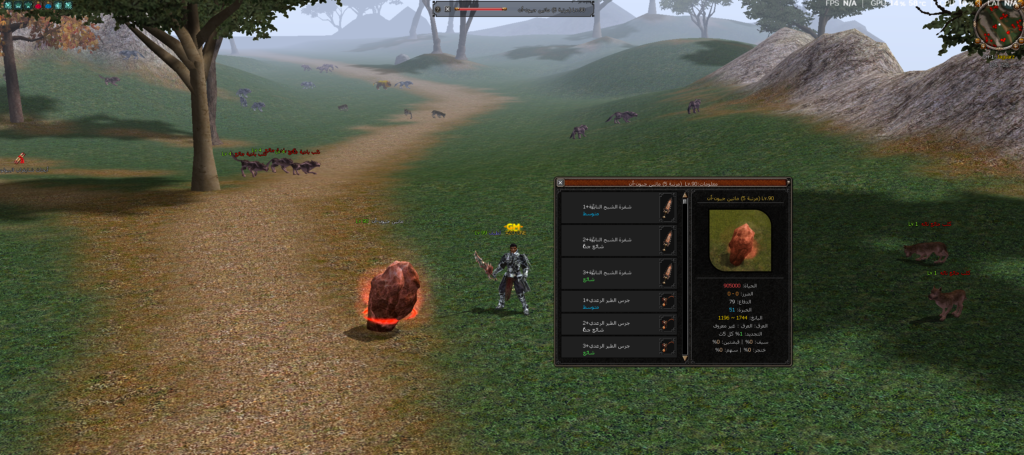Viewport: 1024px width, 455px height.
Task: Select the dagger +3 drop entry
Action: click(618, 273)
